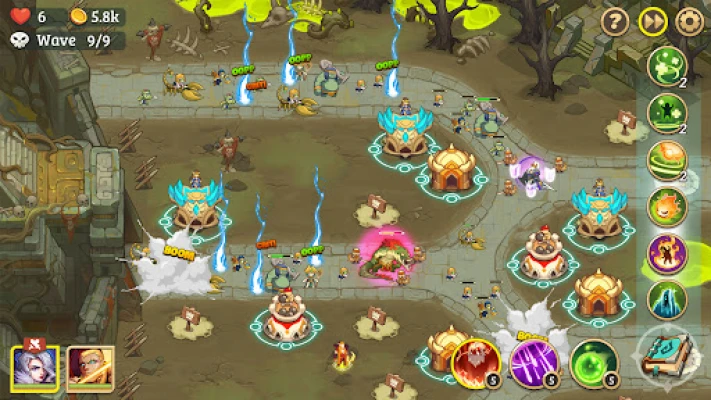Use the green vortex orb spell
Screen dimensions: 711x400
point(593,362)
